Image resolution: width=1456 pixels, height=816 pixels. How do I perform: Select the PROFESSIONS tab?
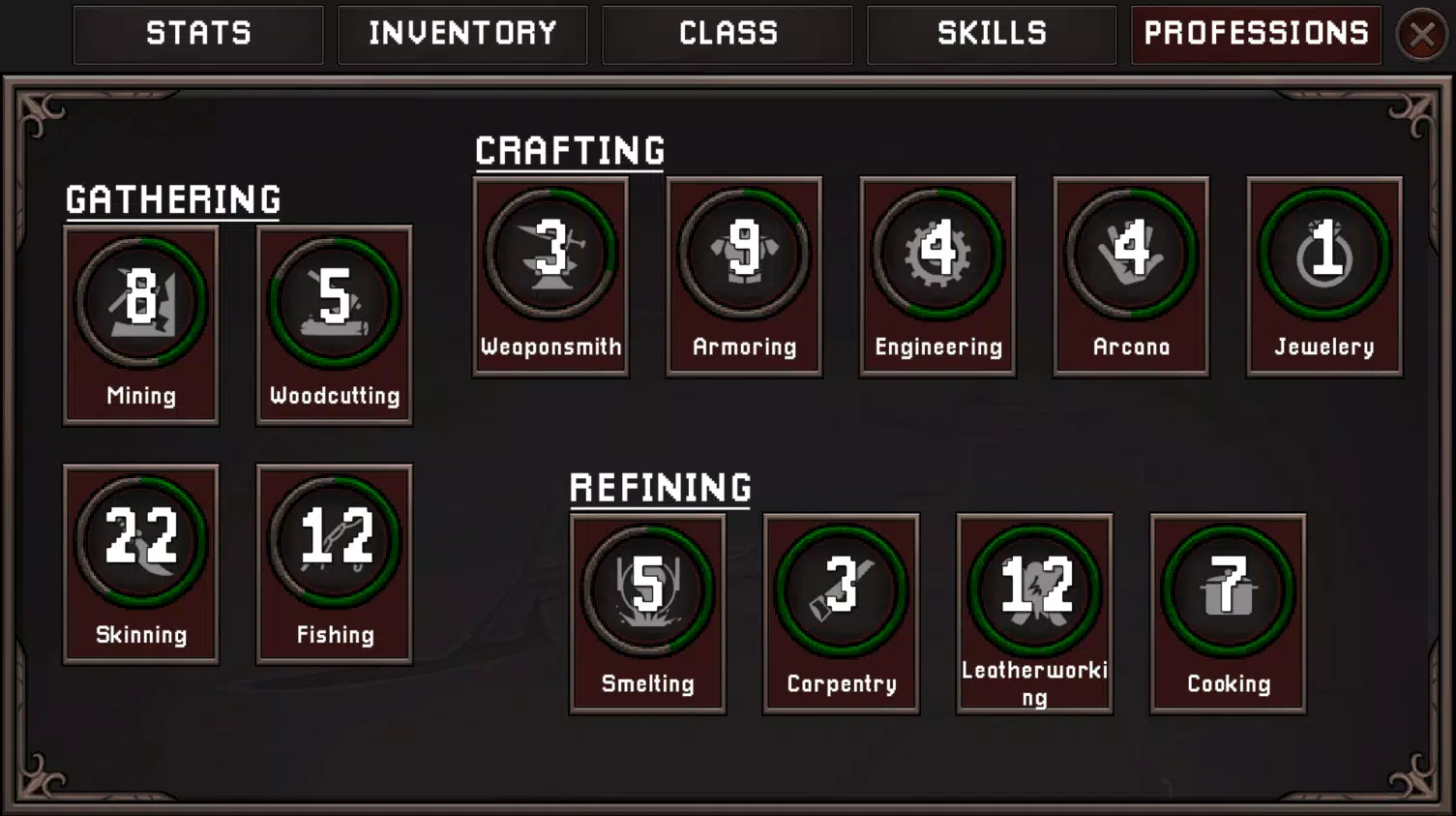point(1254,35)
